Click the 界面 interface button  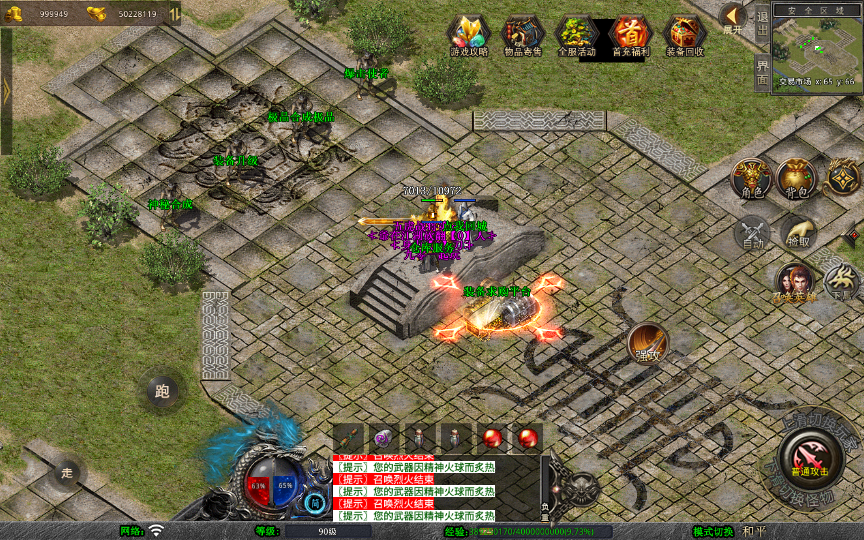pyautogui.click(x=762, y=73)
